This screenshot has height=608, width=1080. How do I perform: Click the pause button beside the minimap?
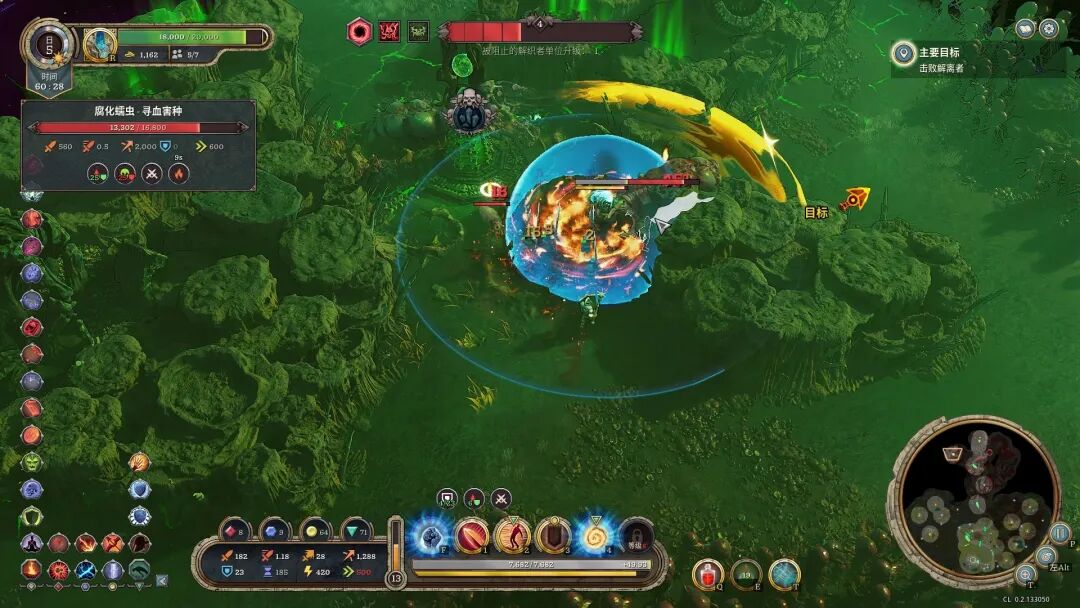[1060, 533]
